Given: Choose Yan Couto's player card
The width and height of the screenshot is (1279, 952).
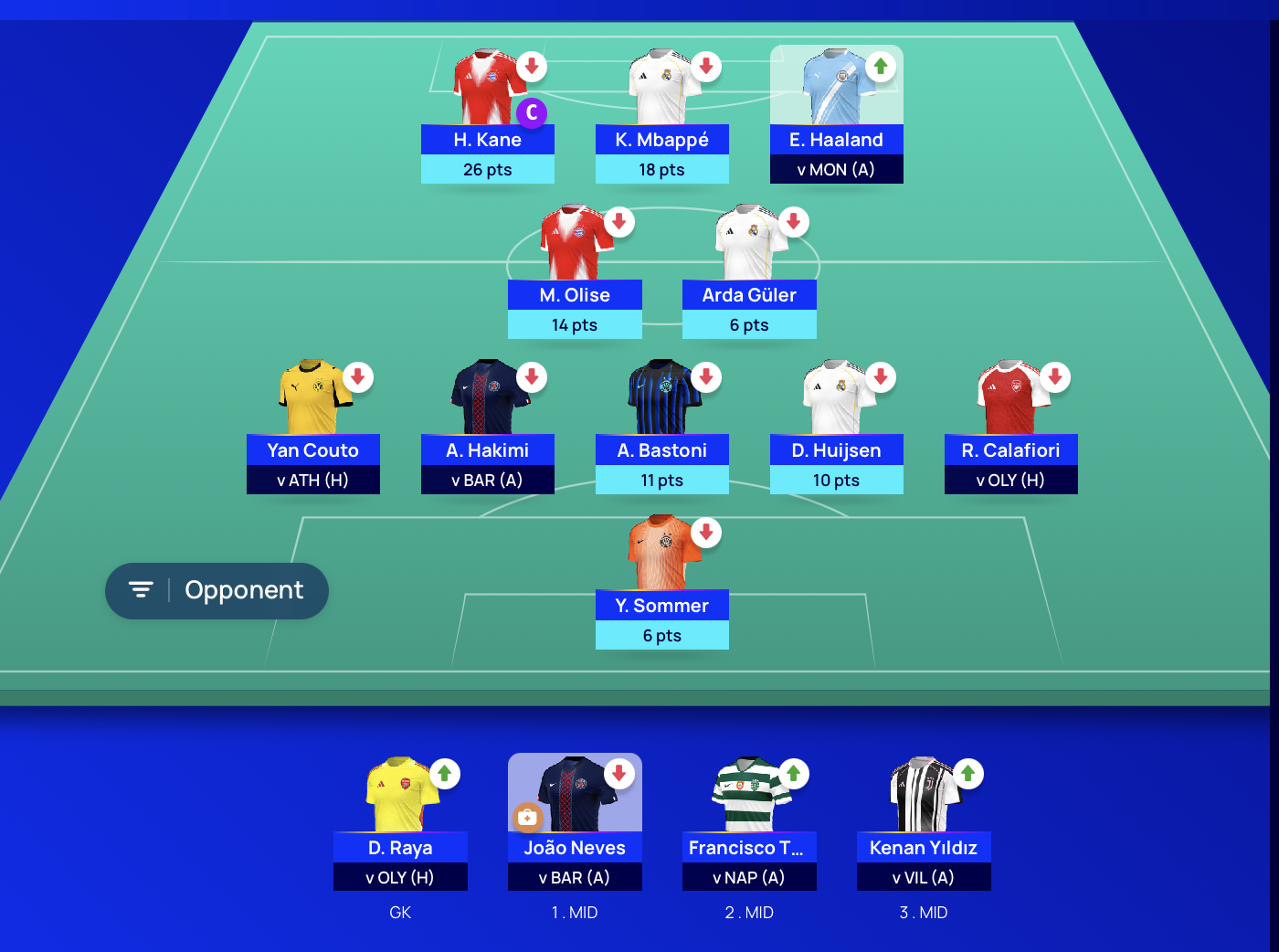Looking at the screenshot, I should (x=312, y=450).
